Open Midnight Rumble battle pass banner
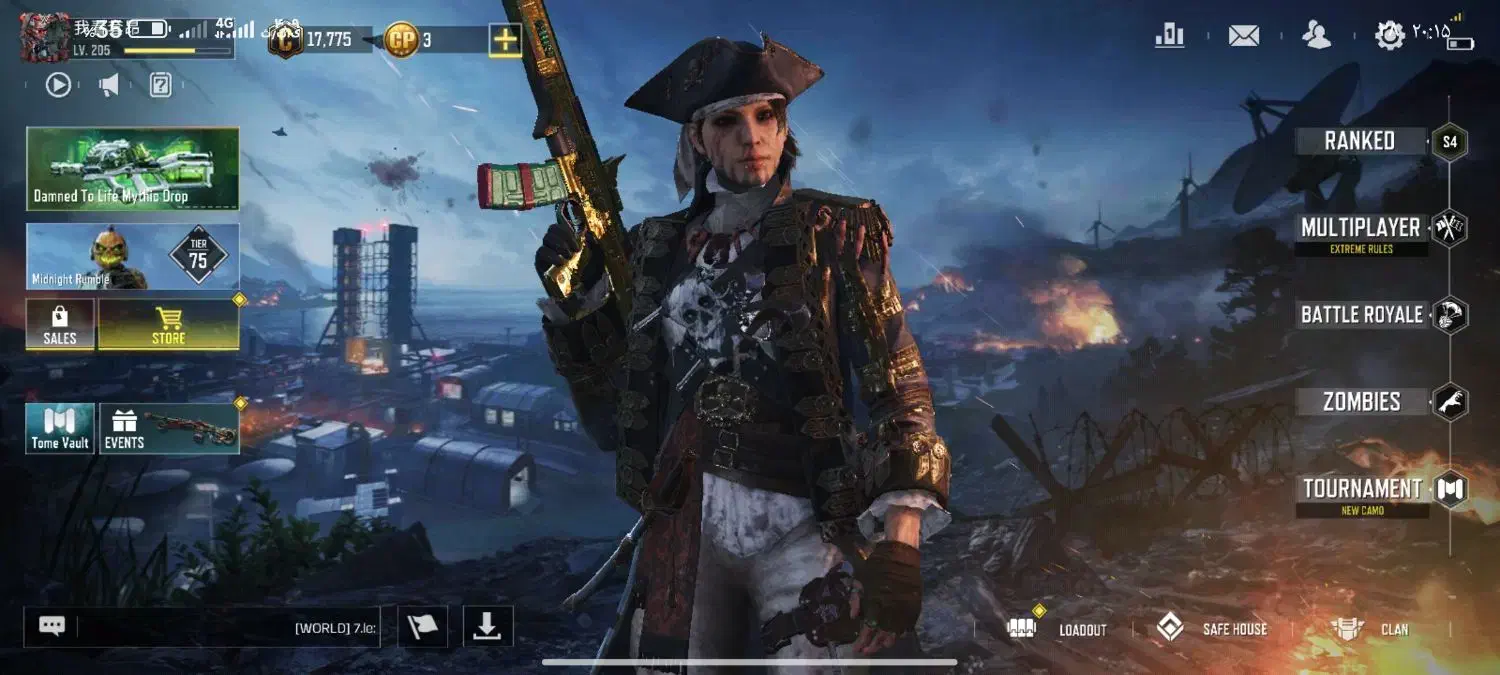The height and width of the screenshot is (675, 1500). (132, 257)
